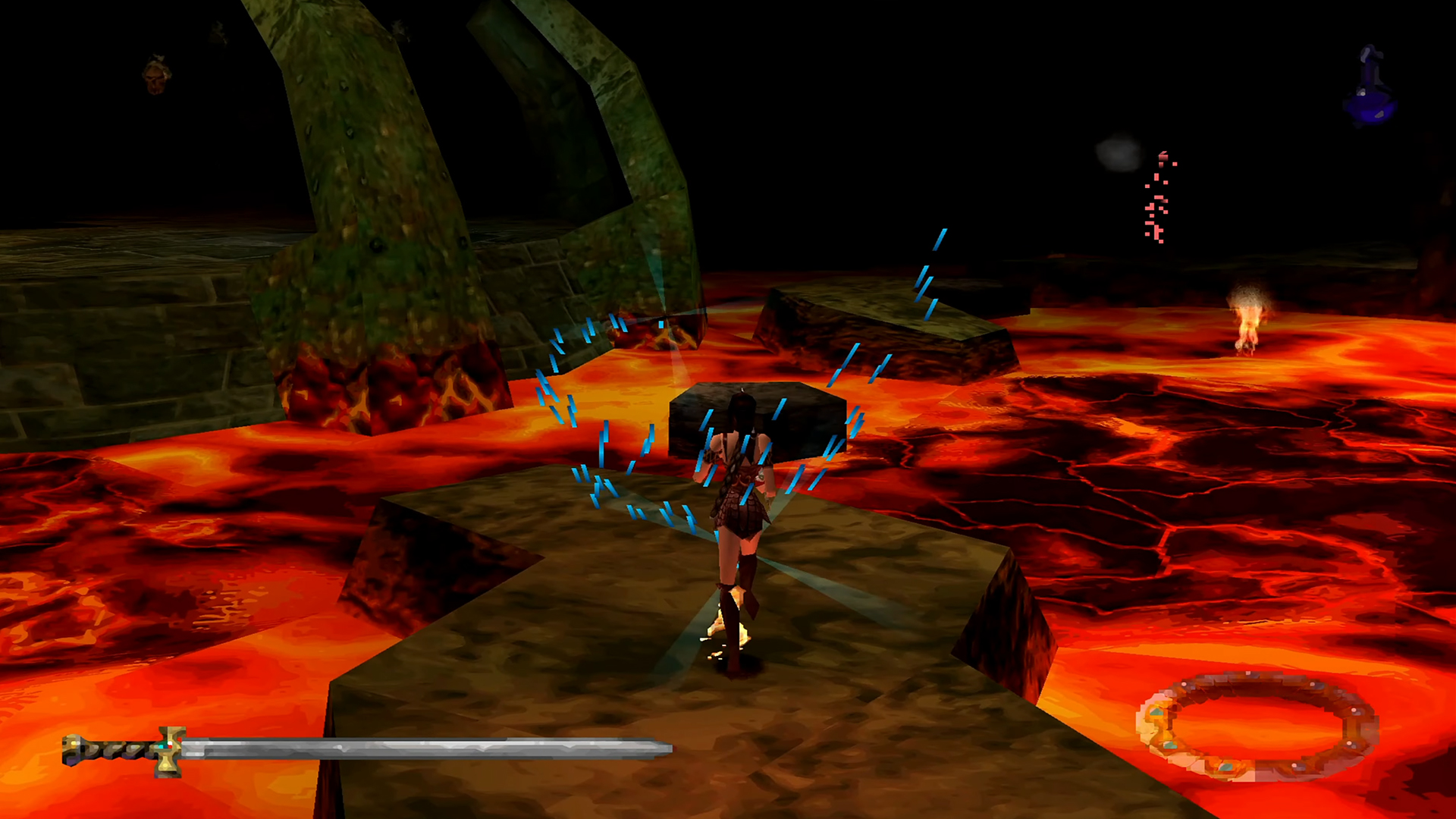Select the chakram weapon icon
Screen dimensions: 1456x819
1257,726
